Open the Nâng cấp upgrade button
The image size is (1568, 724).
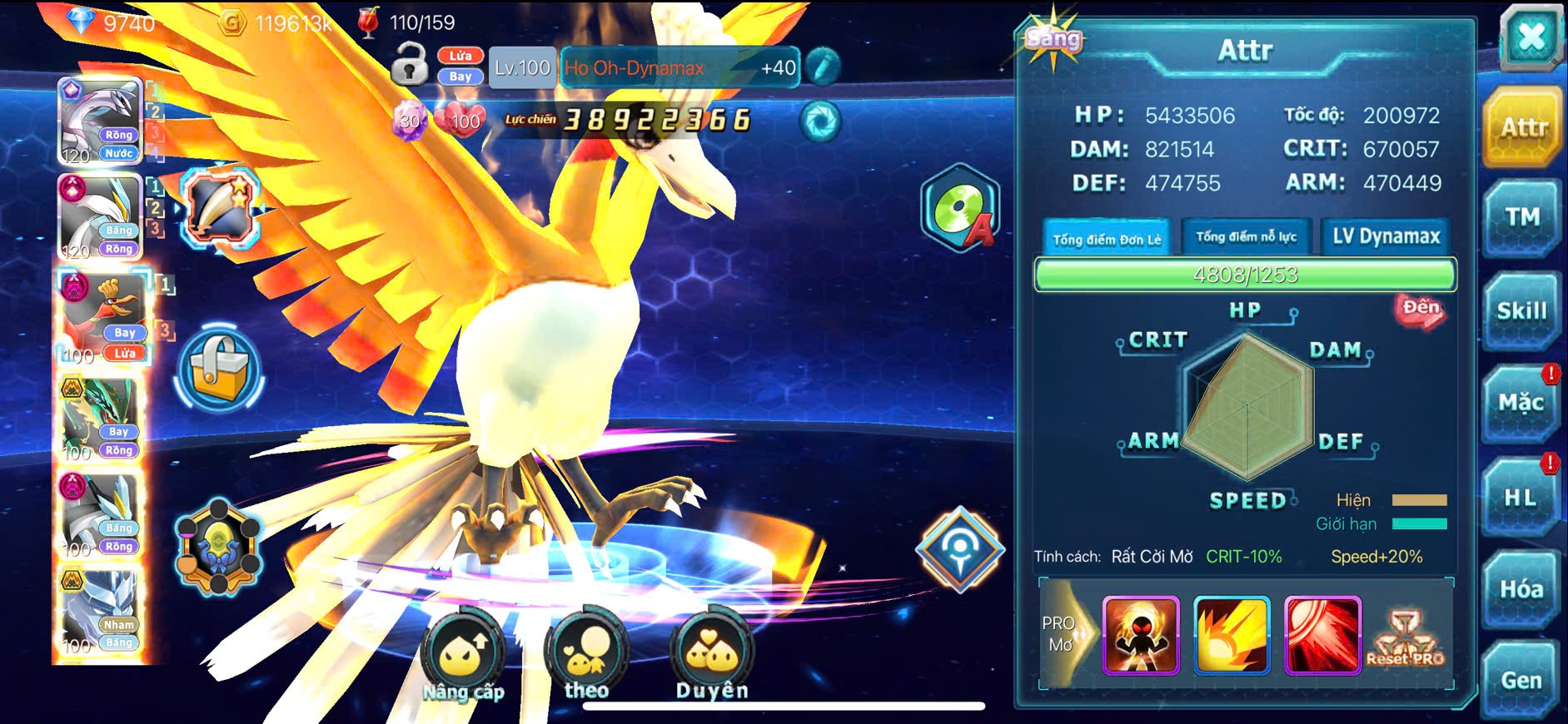(463, 656)
